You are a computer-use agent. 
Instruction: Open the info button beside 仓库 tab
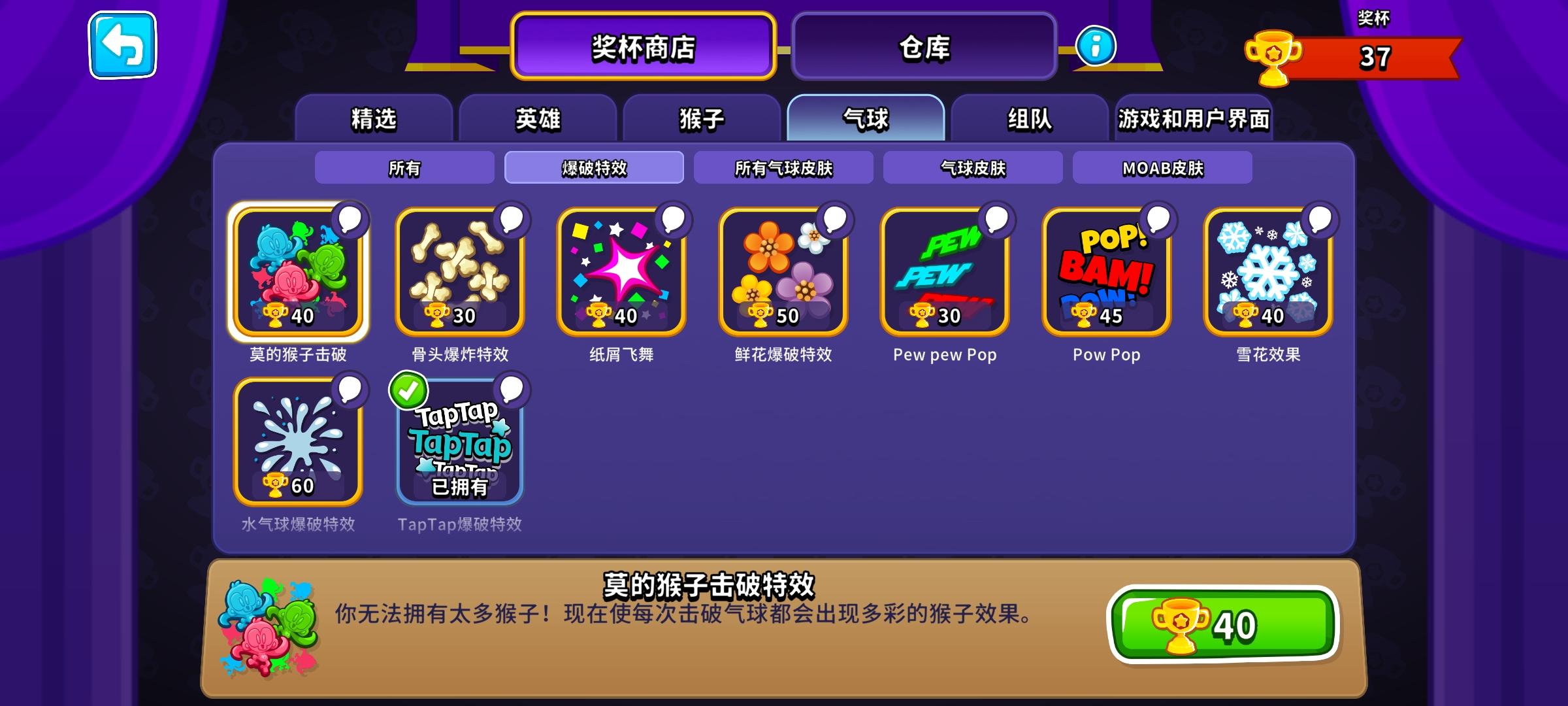1094,47
